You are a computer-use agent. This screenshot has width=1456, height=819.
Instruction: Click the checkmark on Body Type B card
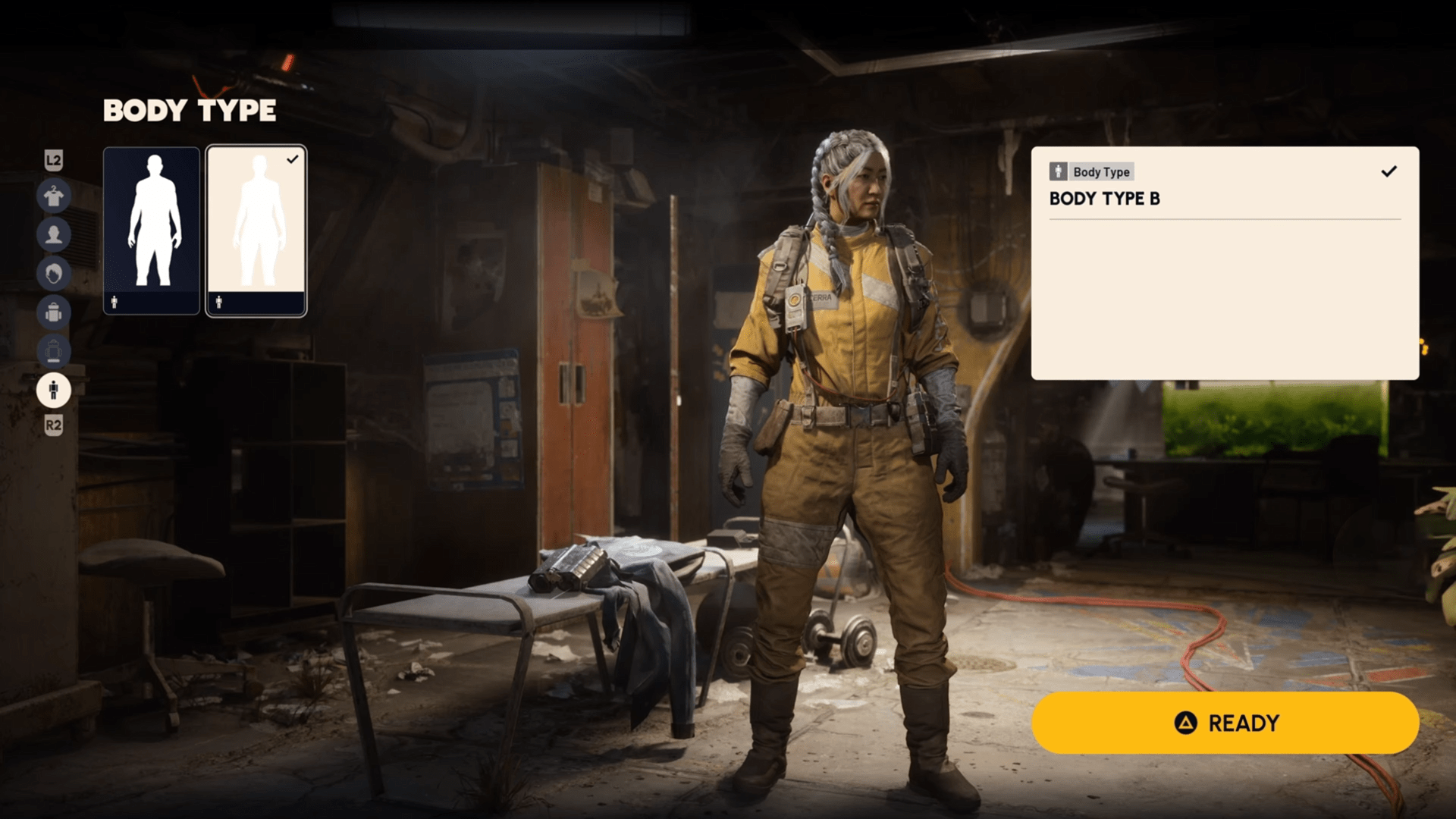(x=293, y=158)
